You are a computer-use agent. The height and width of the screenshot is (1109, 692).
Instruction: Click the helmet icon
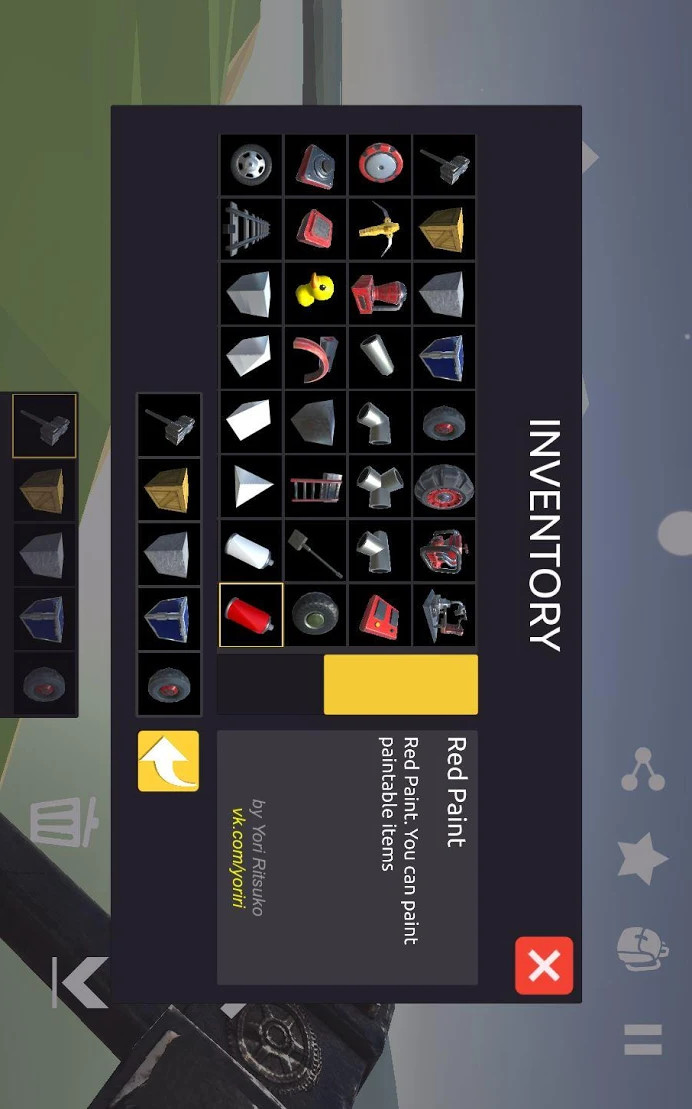642,948
